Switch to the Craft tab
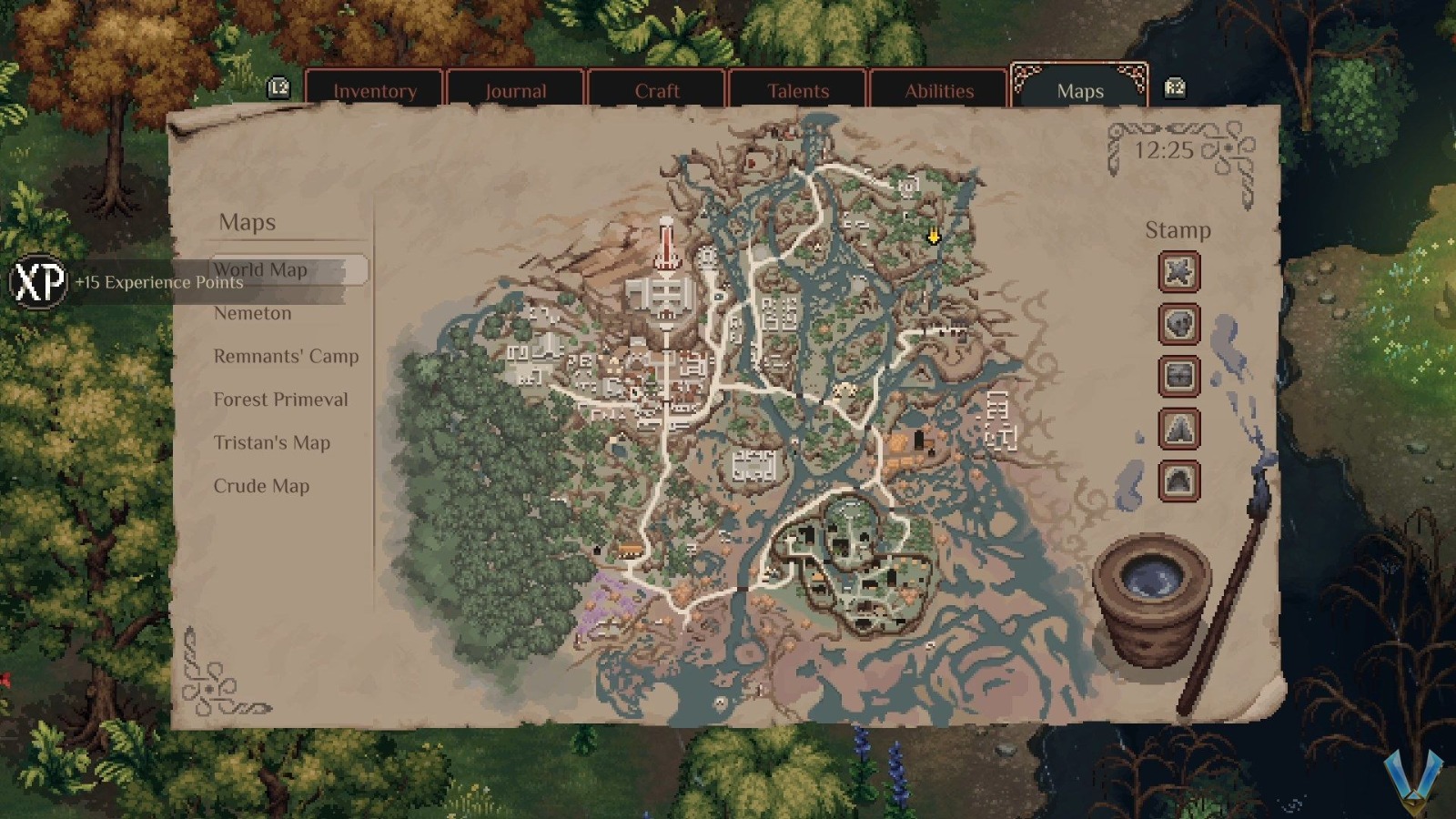This screenshot has height=819, width=1456. [656, 90]
